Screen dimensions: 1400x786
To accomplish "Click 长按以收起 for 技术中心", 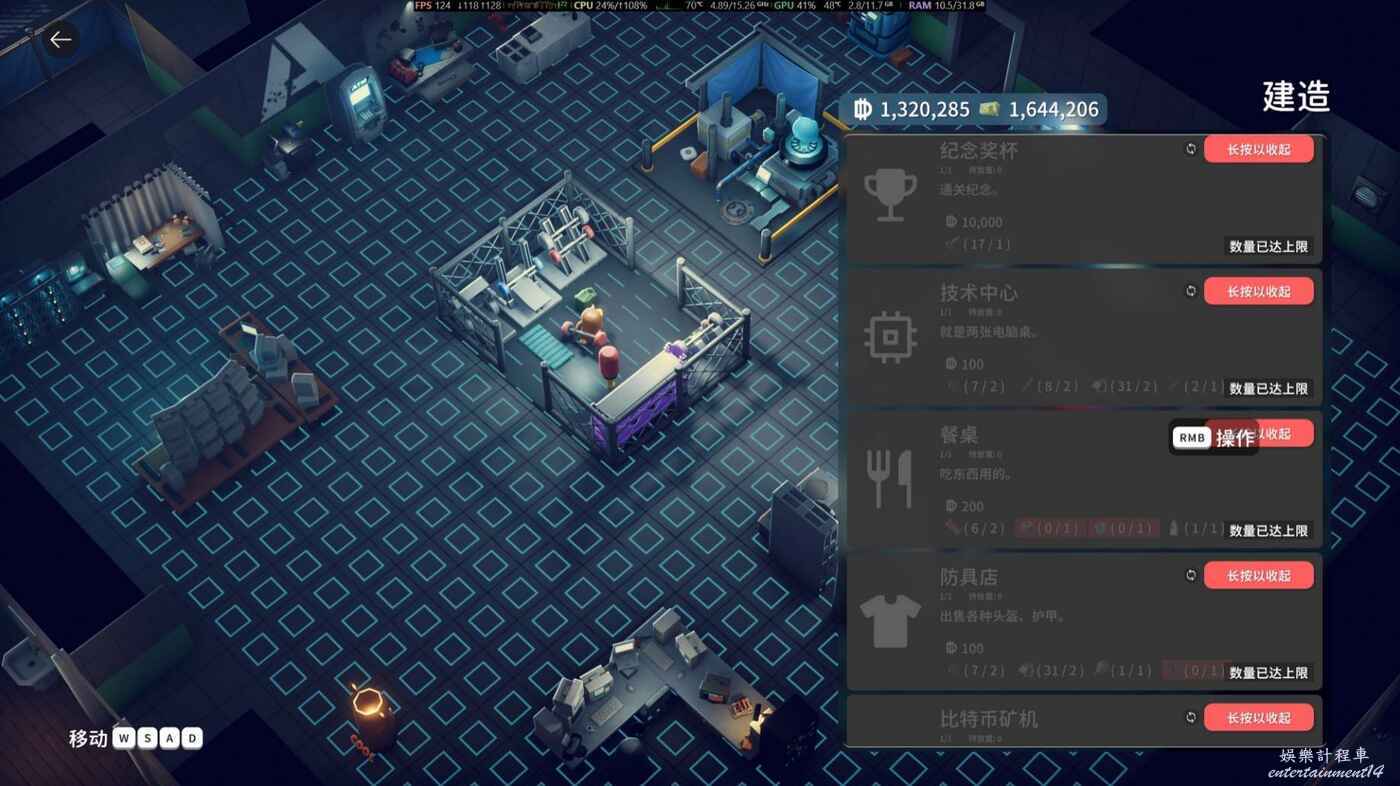I will coord(1258,291).
